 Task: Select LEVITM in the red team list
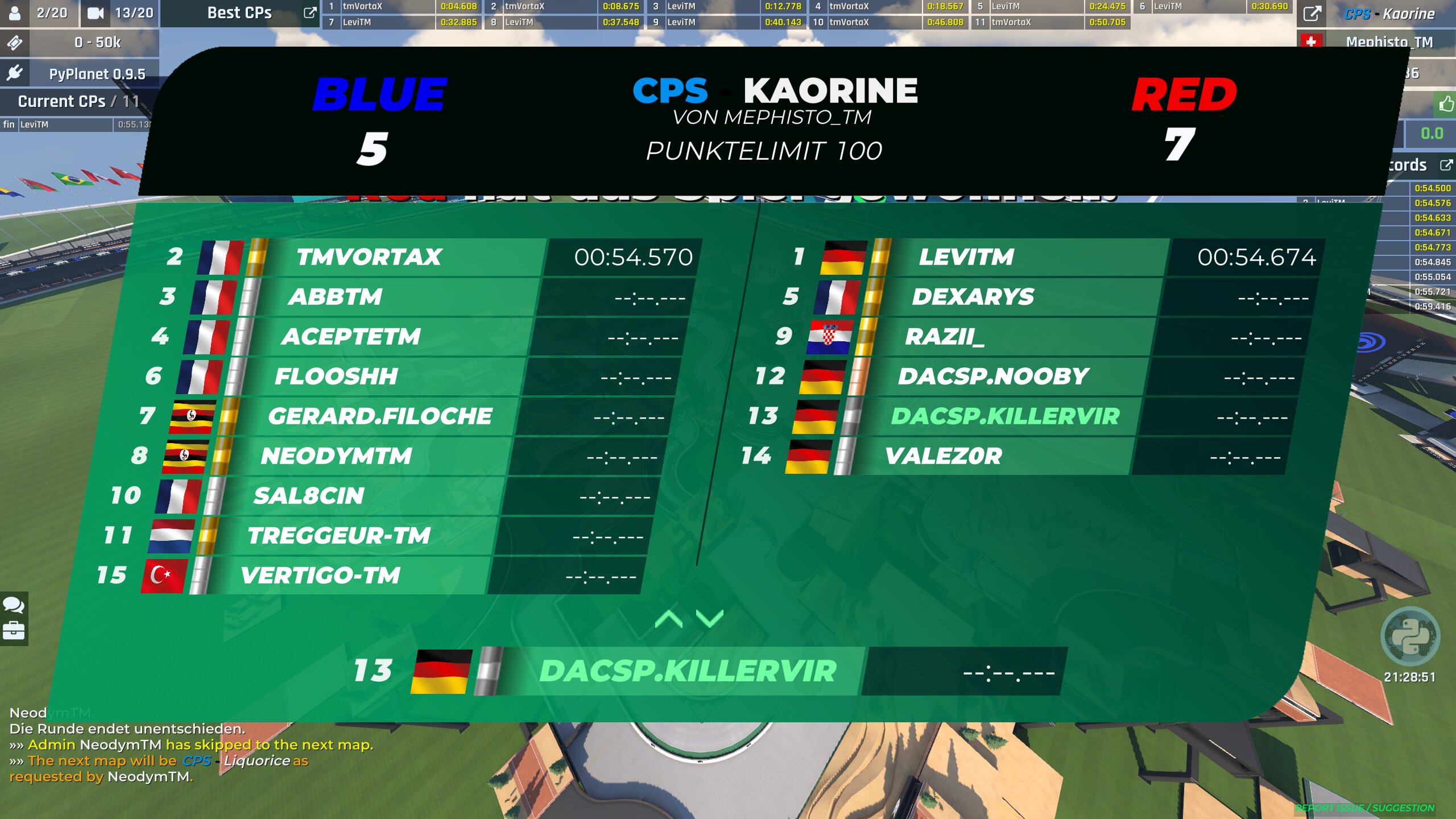click(x=966, y=257)
